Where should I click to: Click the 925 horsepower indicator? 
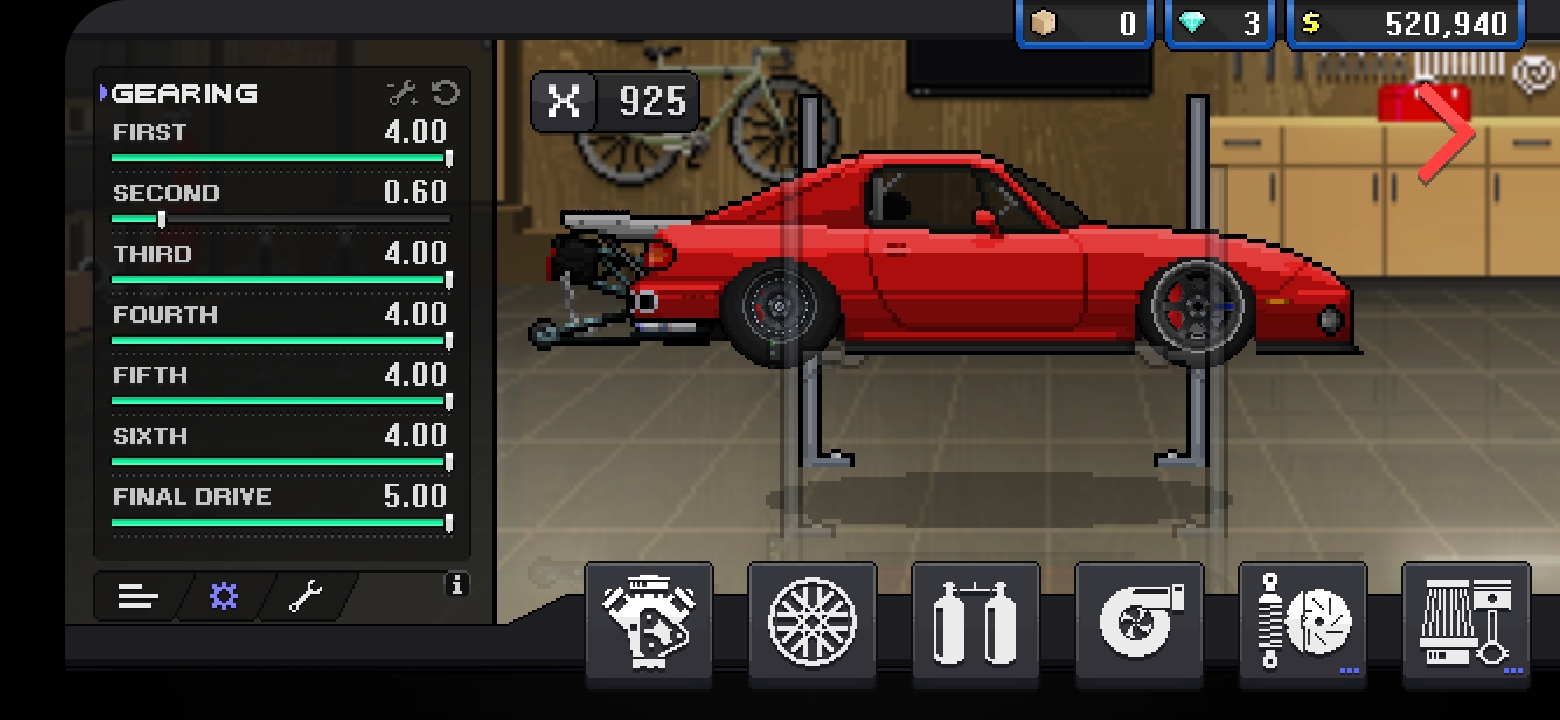coord(614,101)
